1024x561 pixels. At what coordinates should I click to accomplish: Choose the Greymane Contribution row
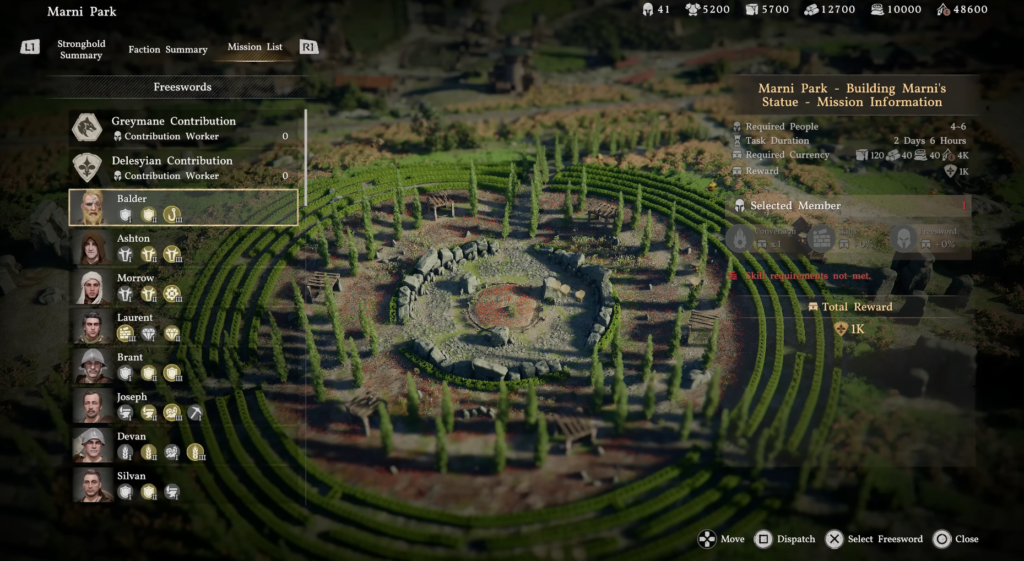coord(184,128)
